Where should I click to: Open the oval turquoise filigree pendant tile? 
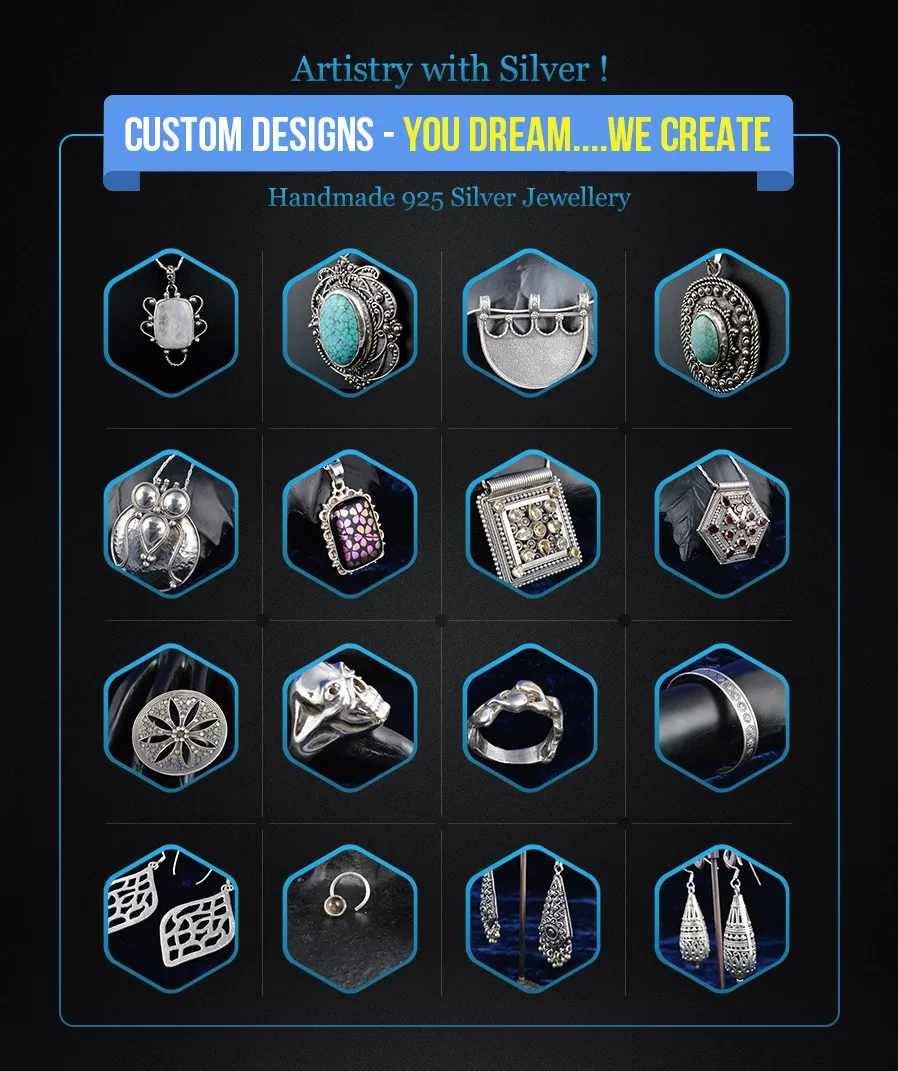(x=350, y=323)
